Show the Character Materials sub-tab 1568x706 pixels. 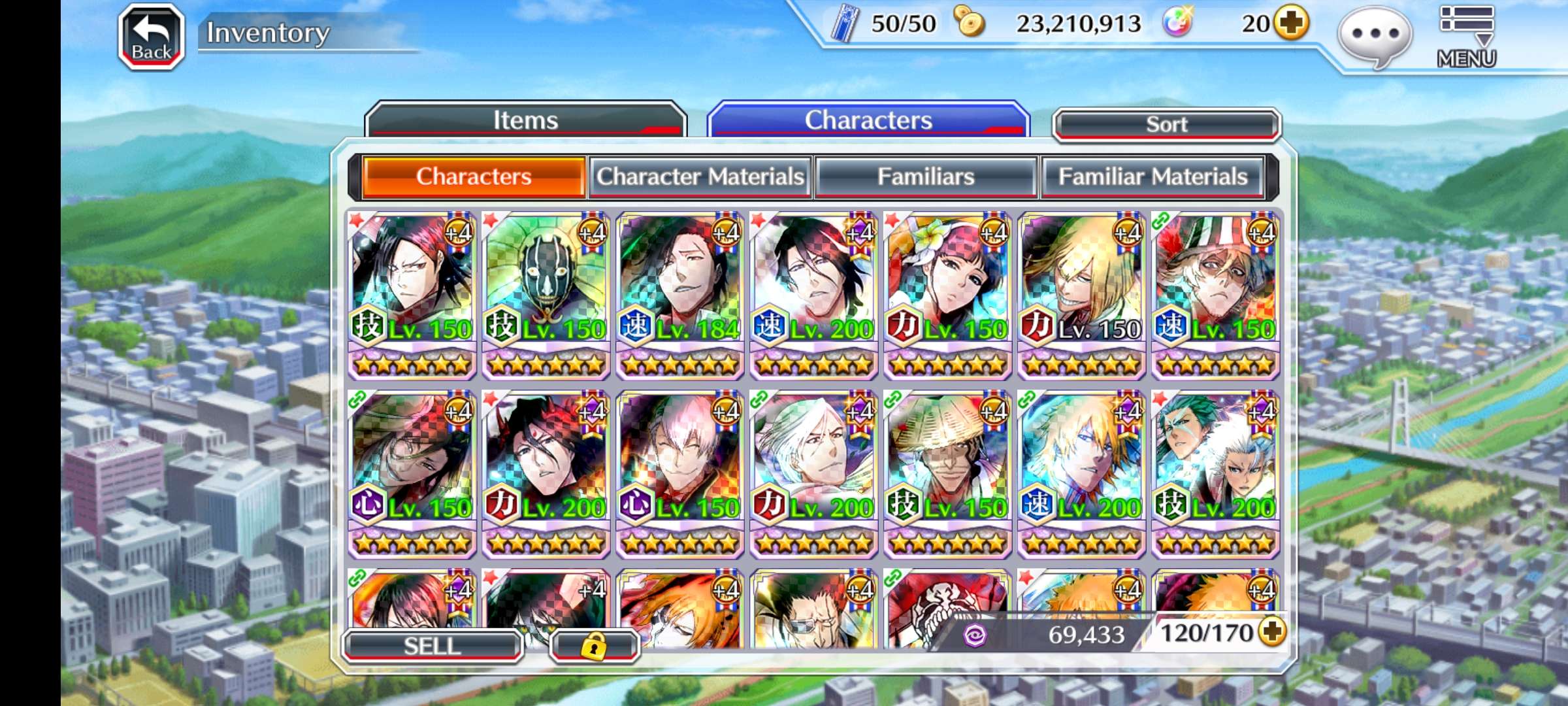click(x=700, y=176)
